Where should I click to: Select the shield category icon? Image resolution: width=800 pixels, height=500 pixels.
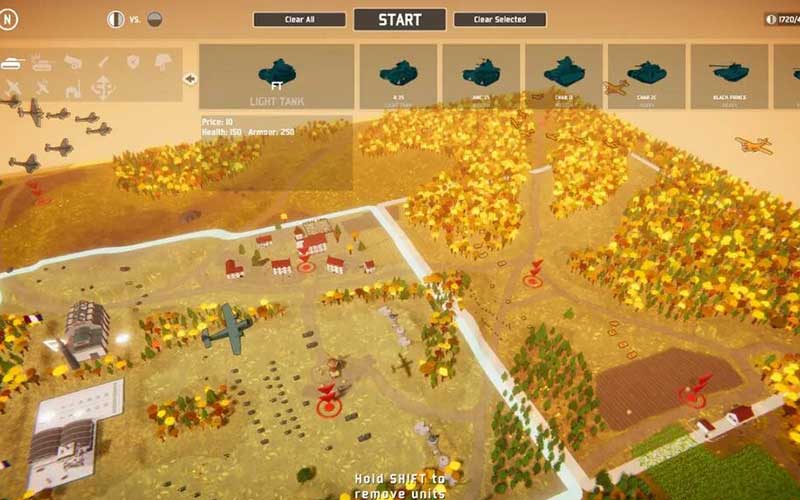pyautogui.click(x=132, y=62)
